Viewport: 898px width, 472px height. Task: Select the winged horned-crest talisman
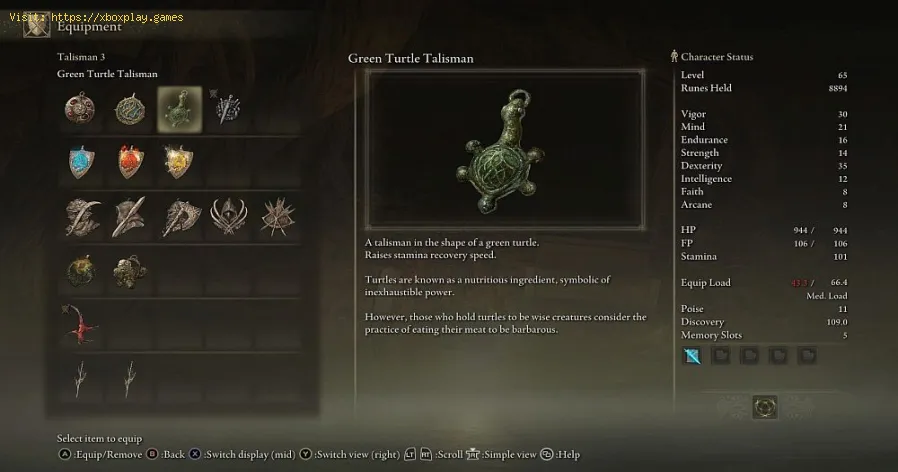tap(228, 216)
